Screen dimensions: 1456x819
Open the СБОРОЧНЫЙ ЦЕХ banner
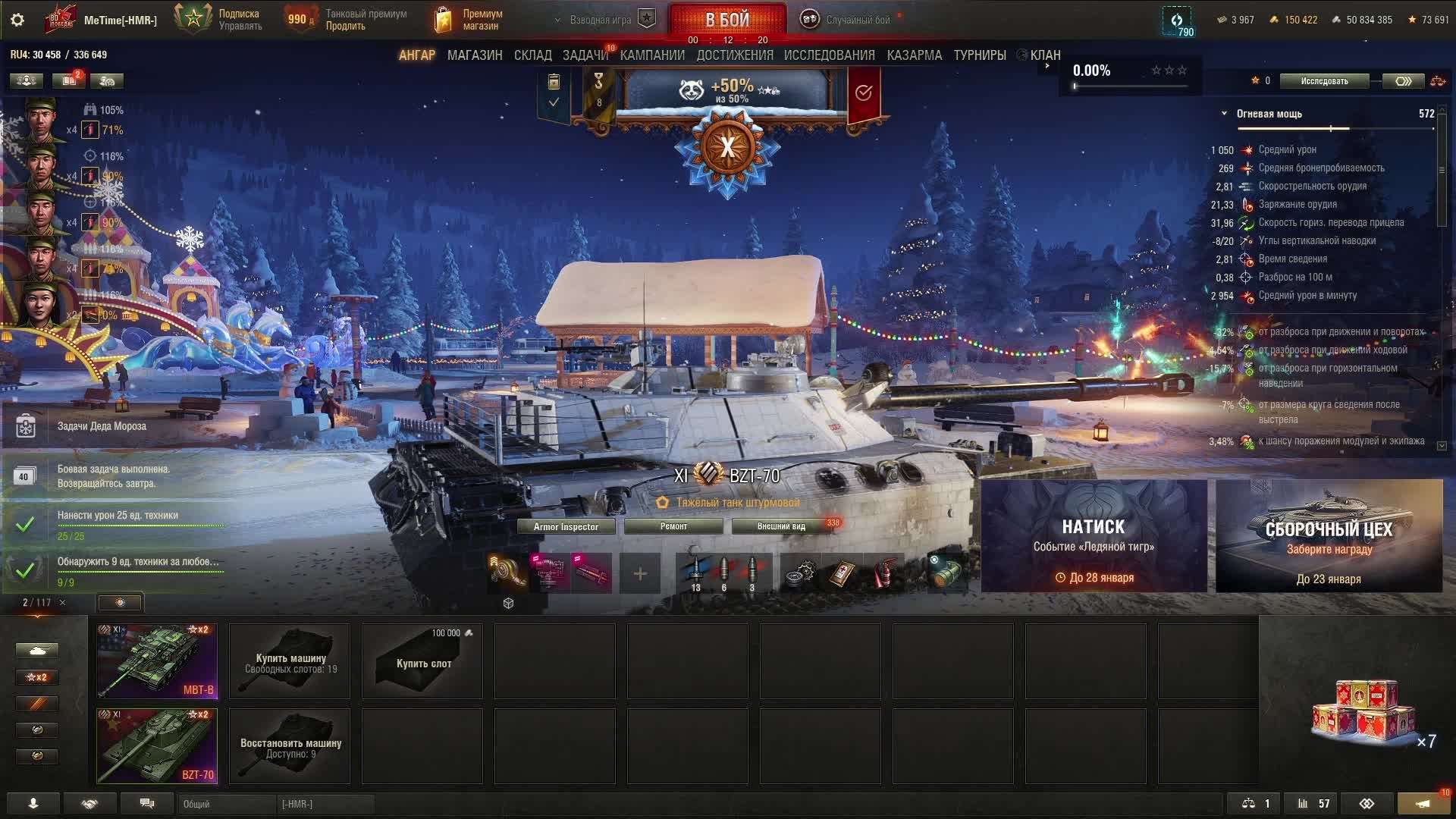[x=1329, y=535]
